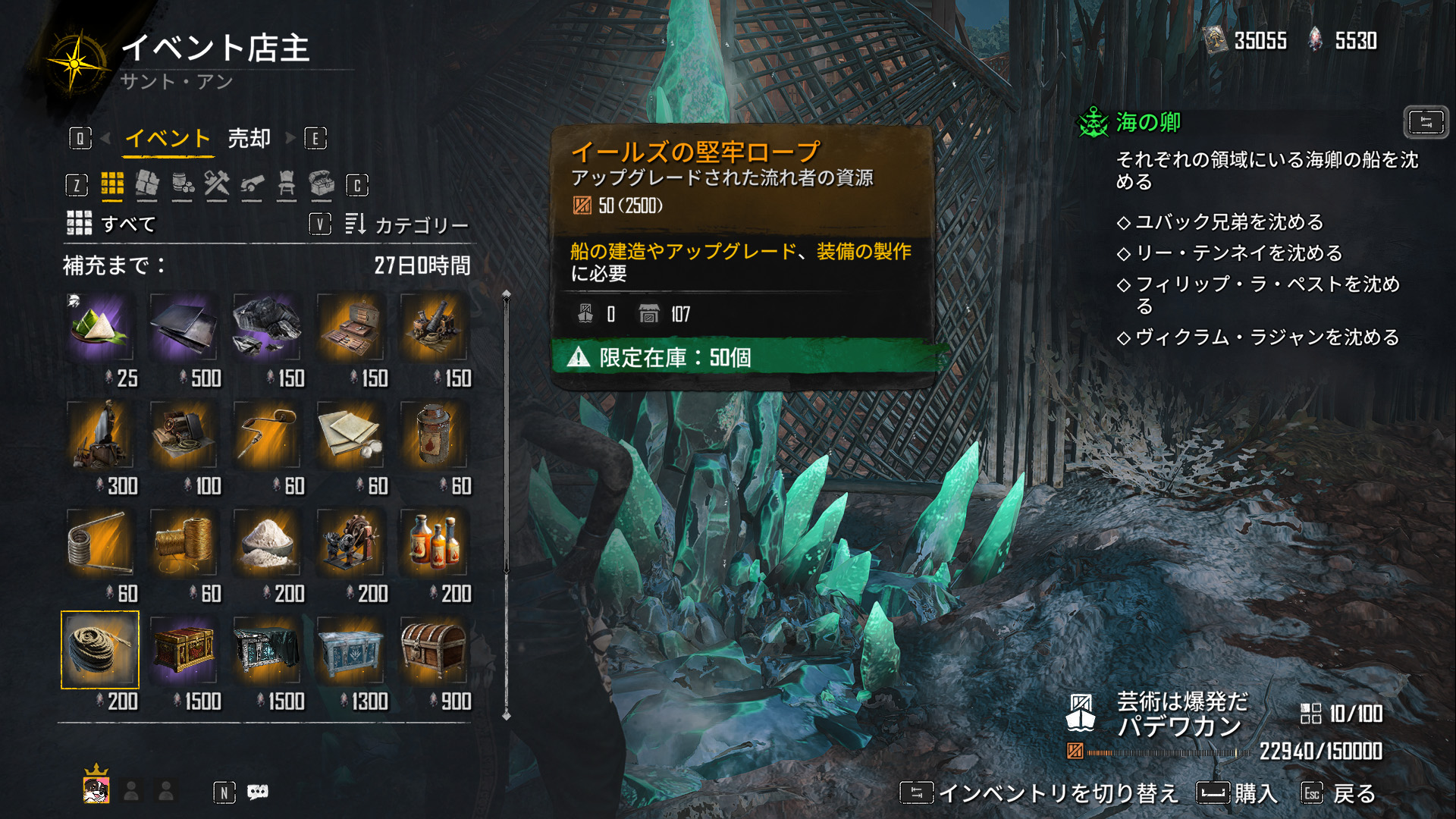The width and height of the screenshot is (1456, 819).
Task: Show all items with the yellow grid filter
Action: click(112, 184)
